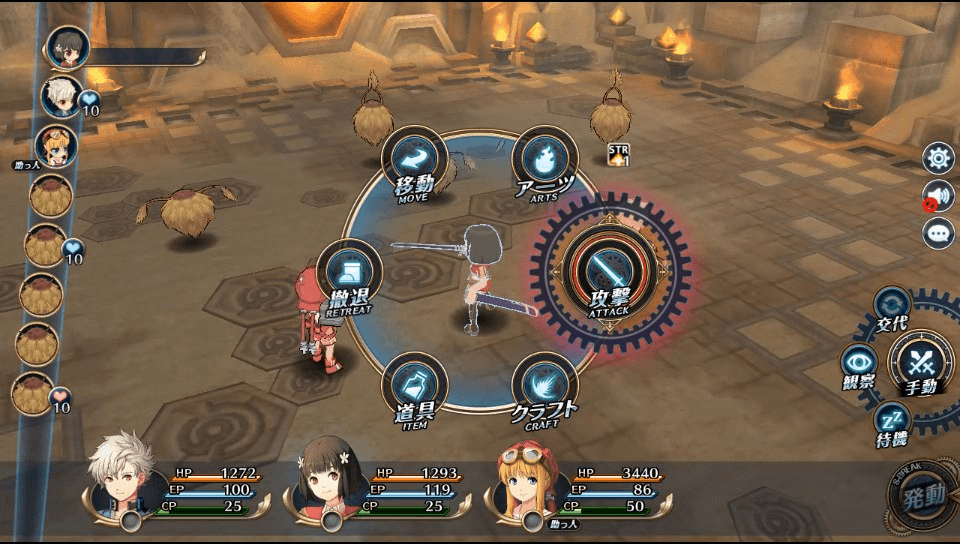Click the white-haired boy turn order portrait
The height and width of the screenshot is (544, 960).
click(61, 96)
